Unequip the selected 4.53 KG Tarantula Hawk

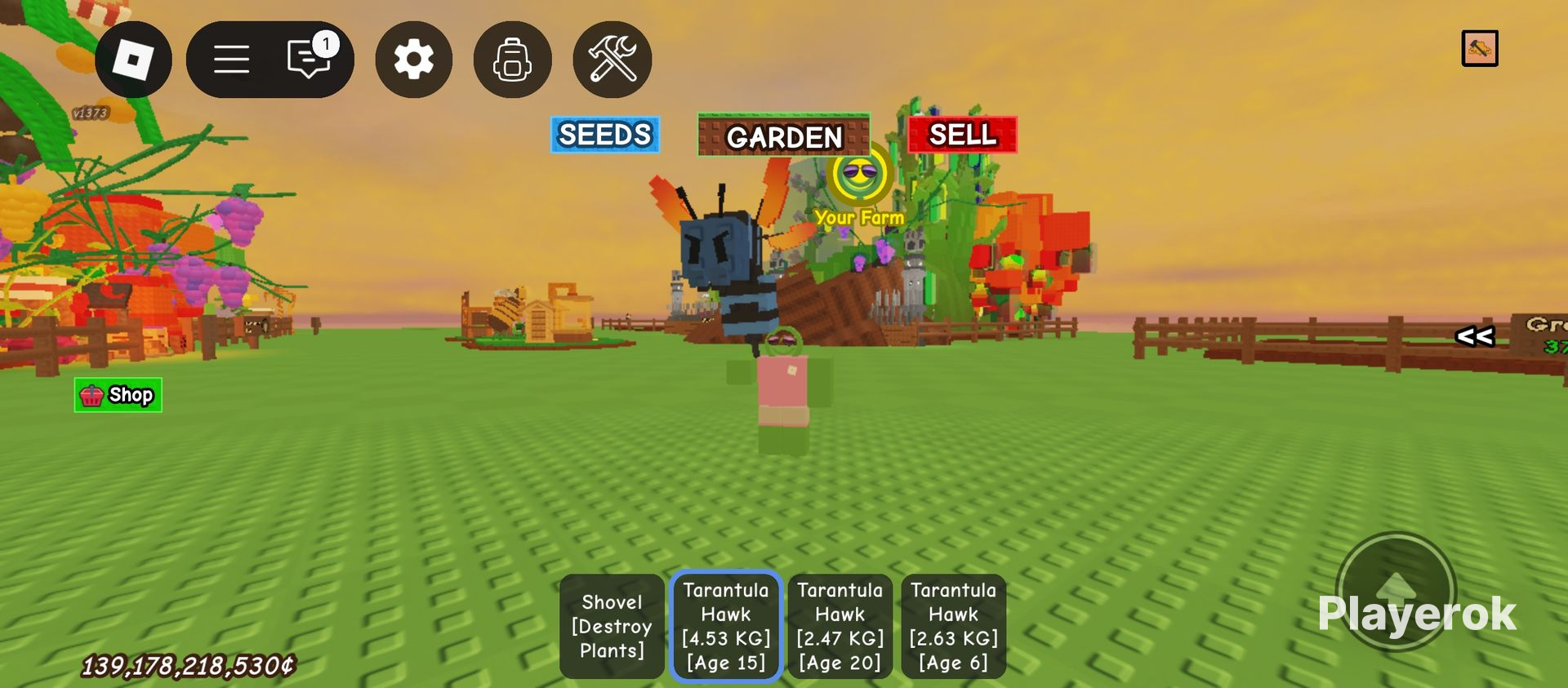[726, 625]
